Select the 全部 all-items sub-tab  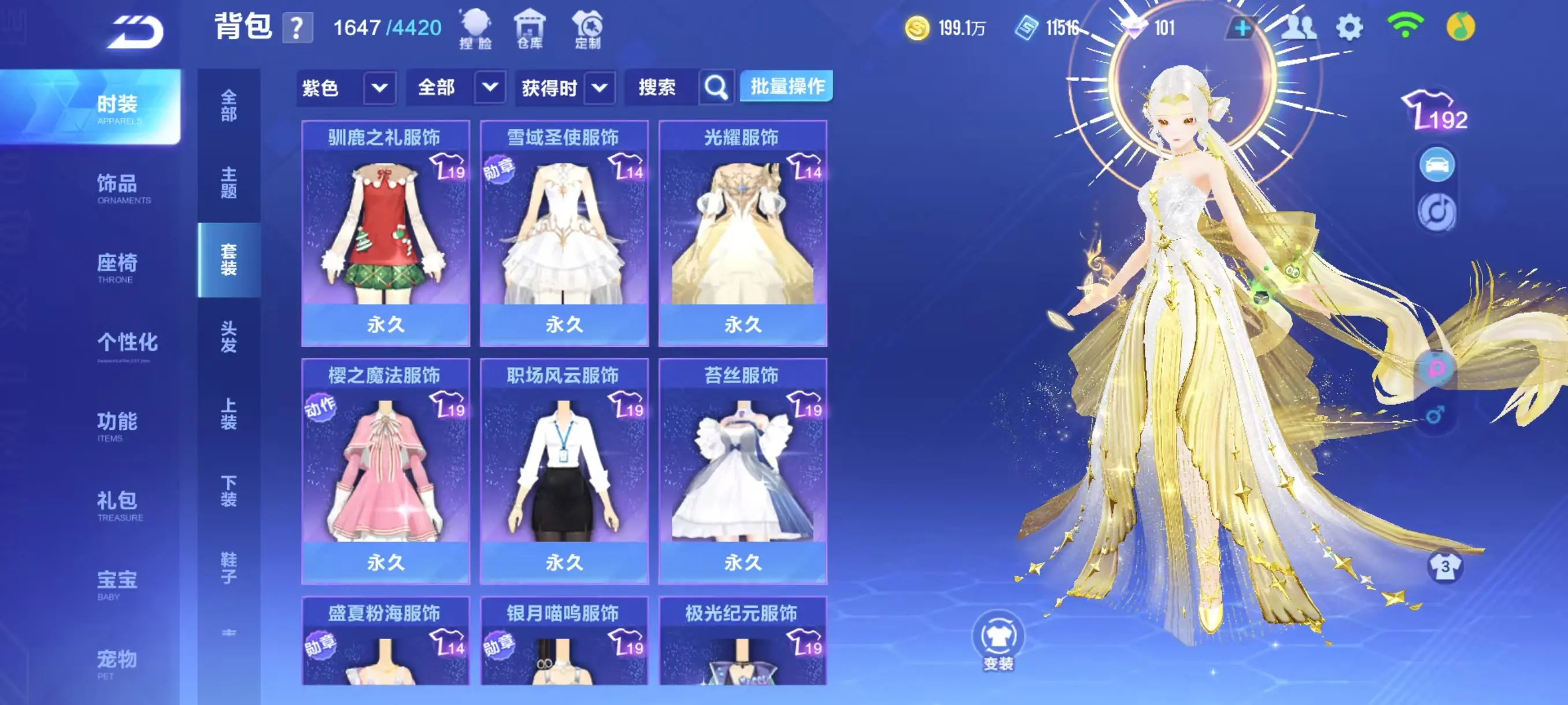[229, 105]
